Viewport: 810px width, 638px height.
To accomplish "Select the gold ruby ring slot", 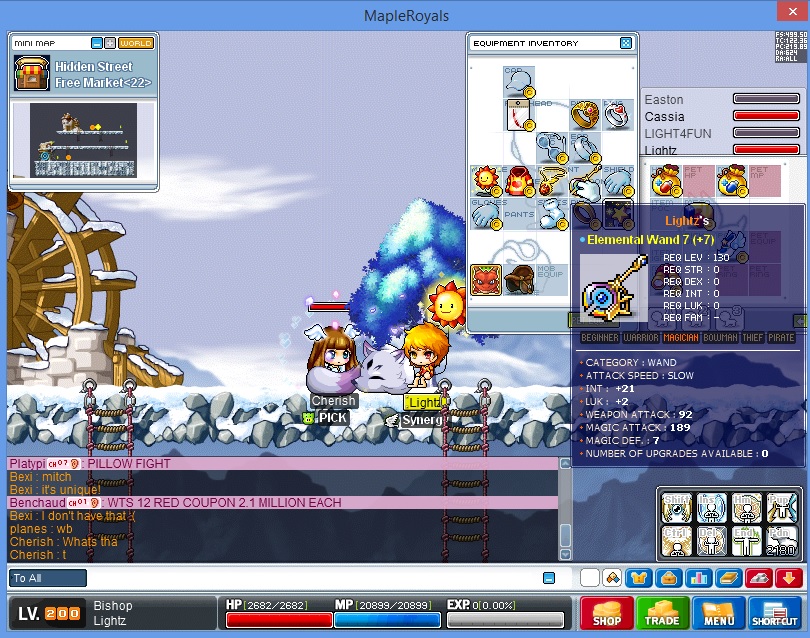I will pyautogui.click(x=584, y=115).
